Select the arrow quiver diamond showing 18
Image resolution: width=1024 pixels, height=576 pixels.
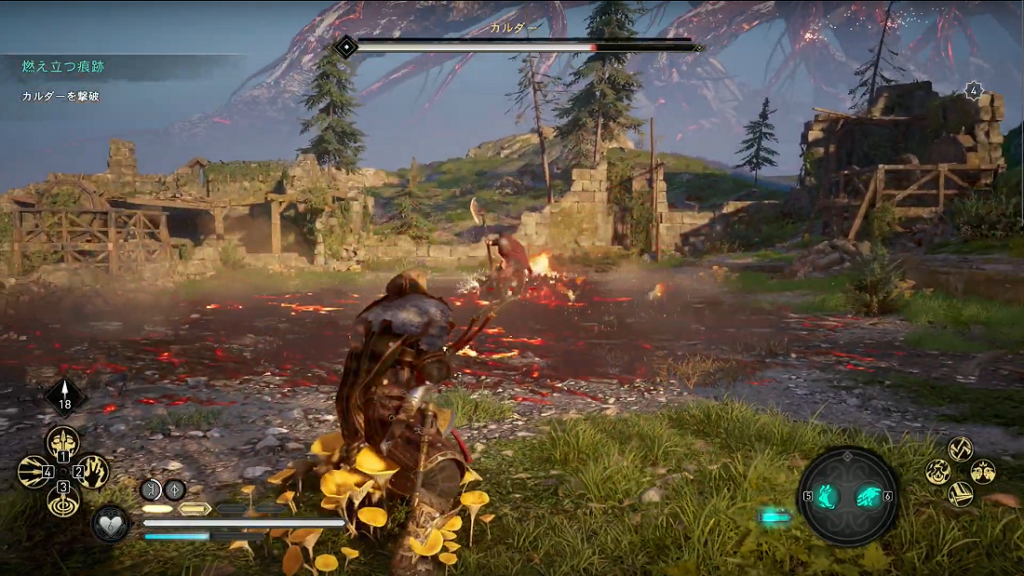66,396
